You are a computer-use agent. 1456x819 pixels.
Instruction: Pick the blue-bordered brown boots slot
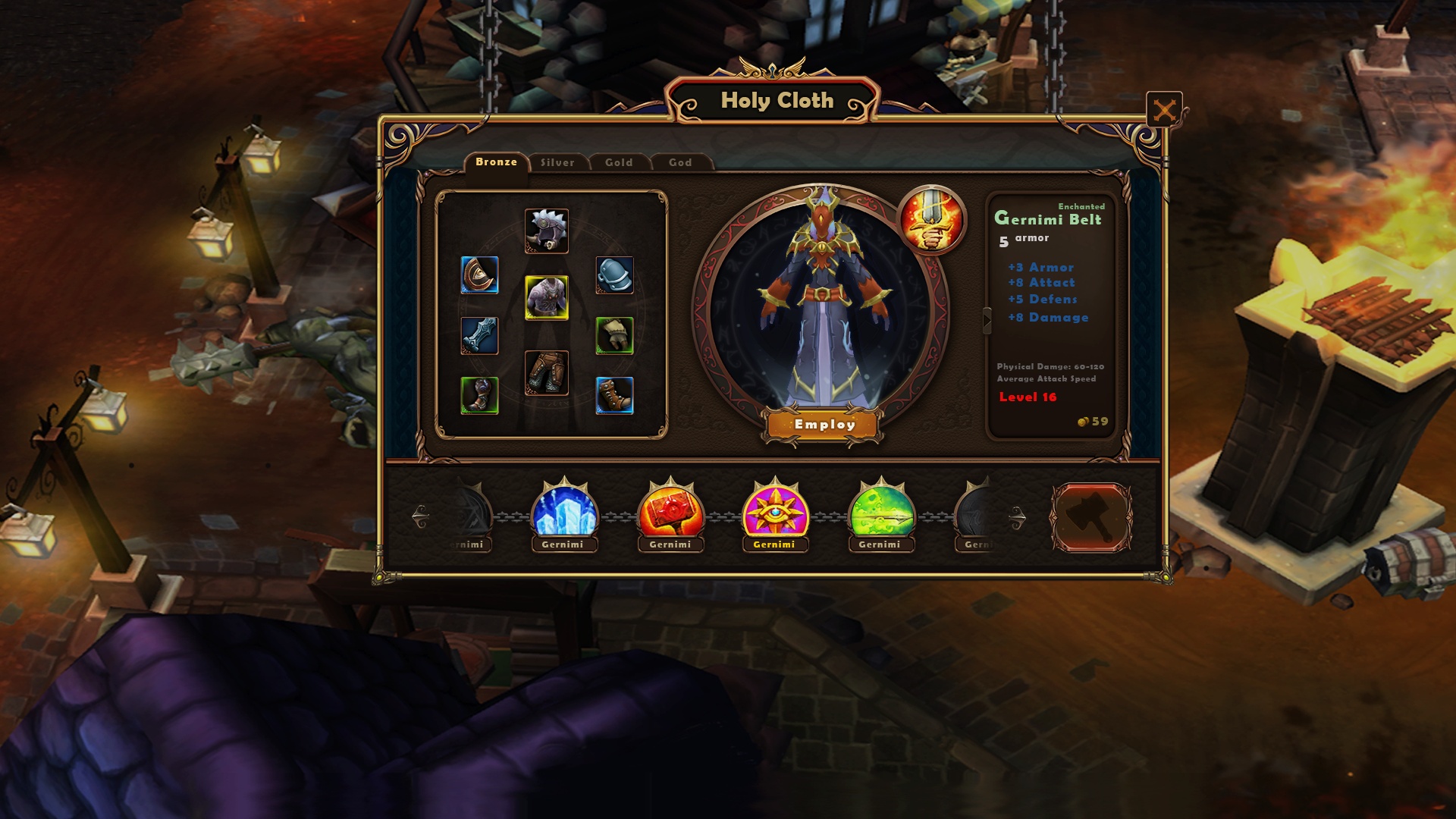pyautogui.click(x=614, y=395)
